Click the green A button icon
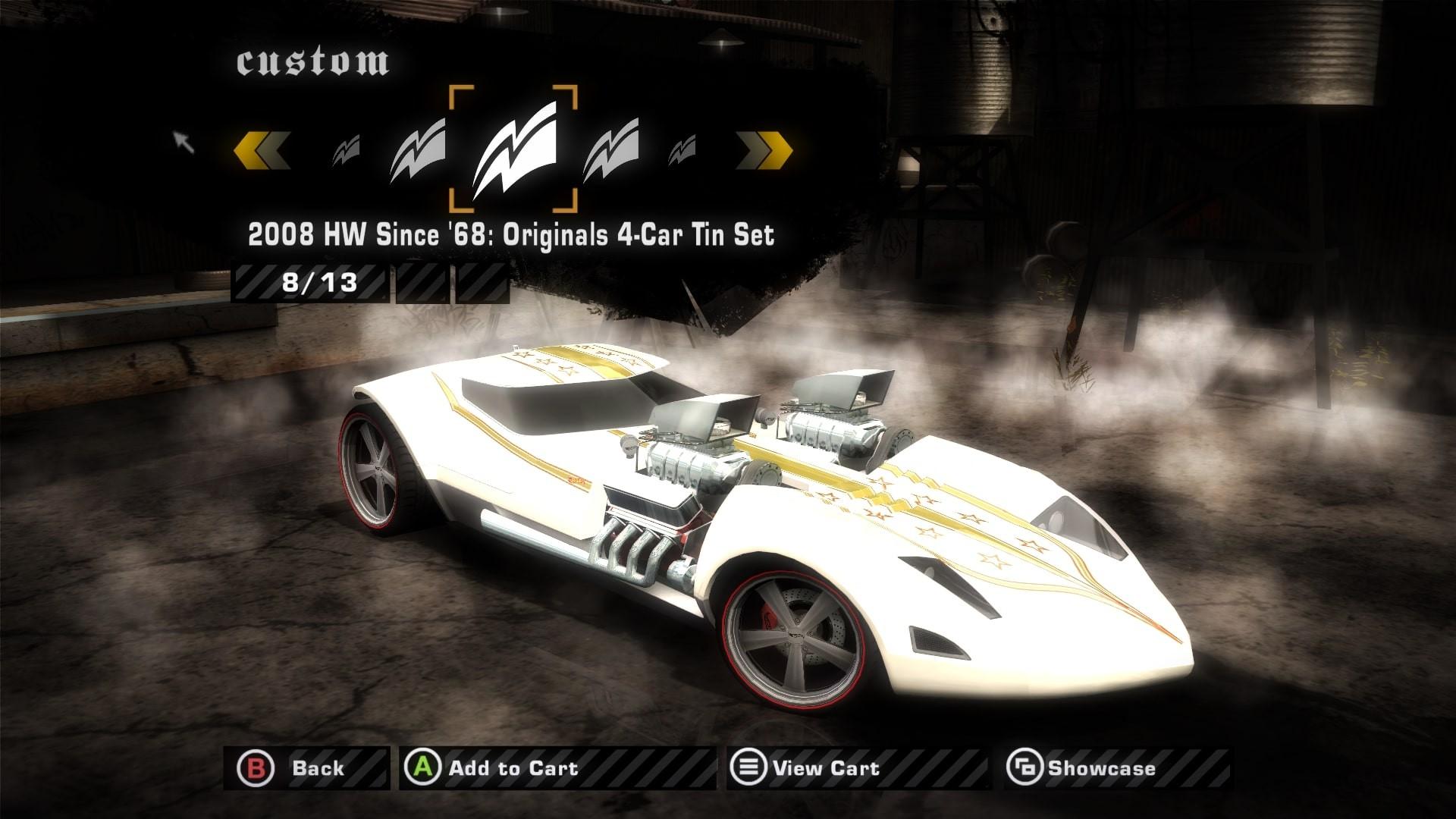Viewport: 1456px width, 819px height. (425, 768)
